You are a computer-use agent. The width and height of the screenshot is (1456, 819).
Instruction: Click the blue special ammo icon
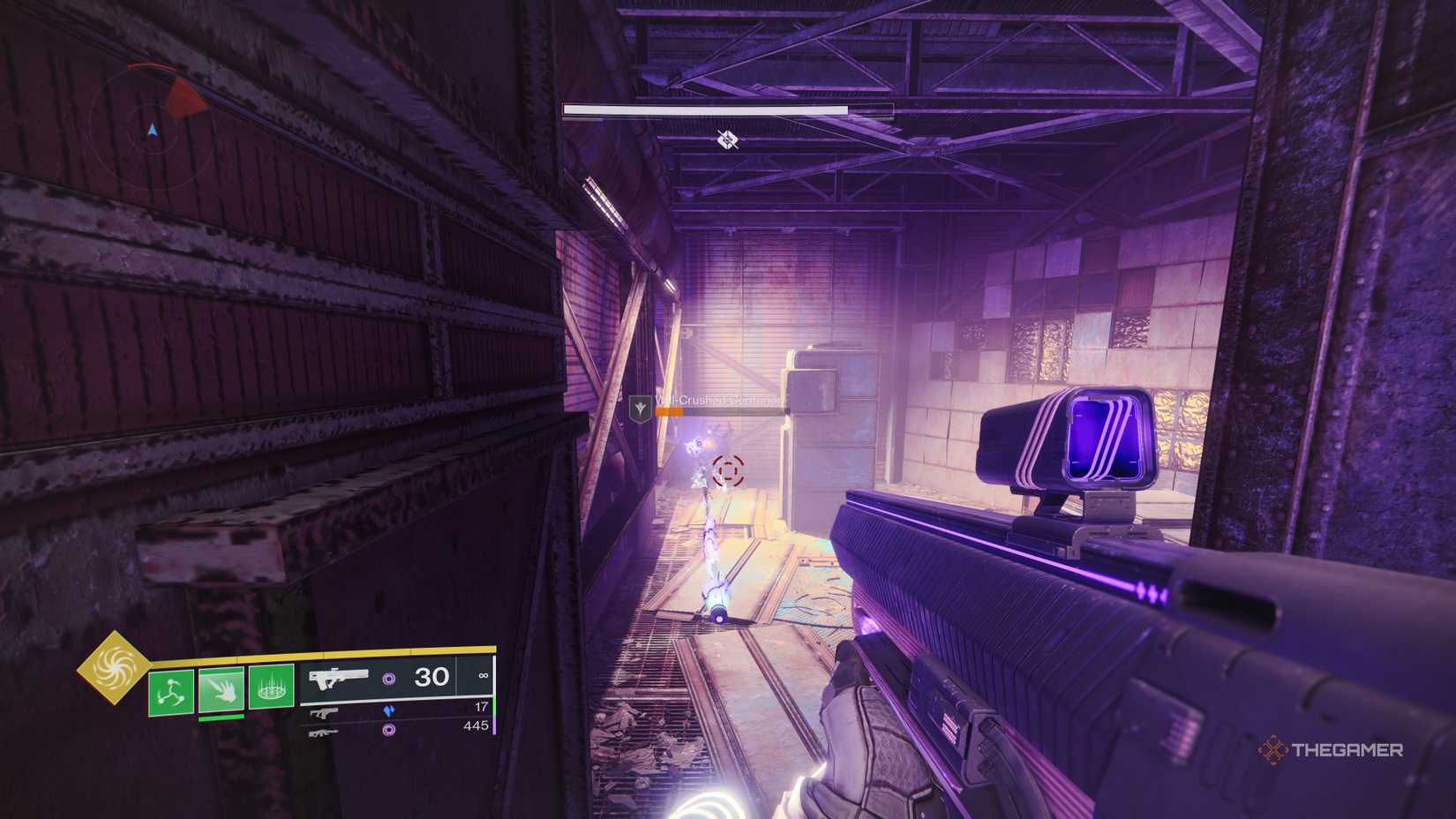tap(390, 711)
